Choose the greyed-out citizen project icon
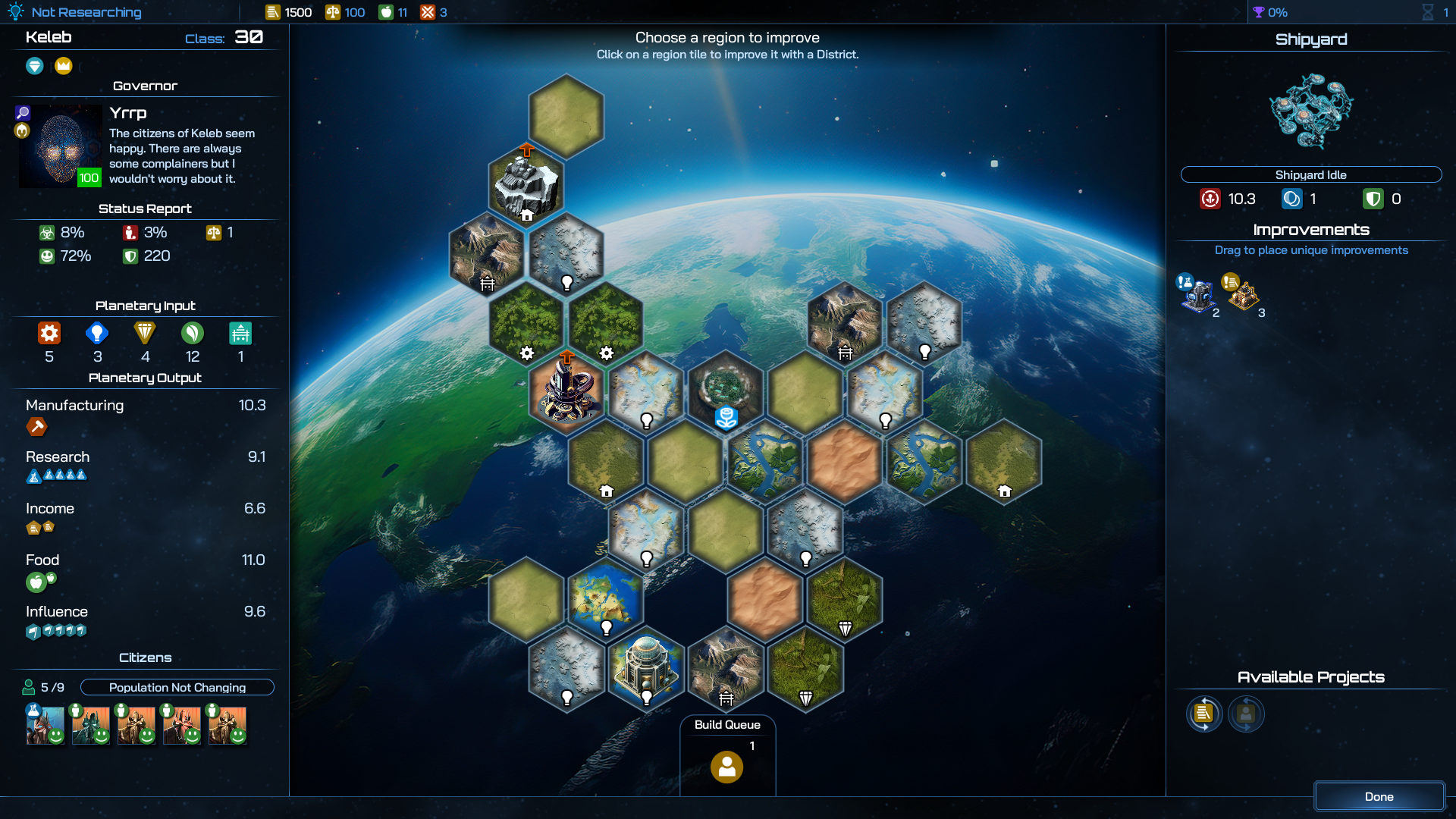Image resolution: width=1456 pixels, height=819 pixels. 1246,714
